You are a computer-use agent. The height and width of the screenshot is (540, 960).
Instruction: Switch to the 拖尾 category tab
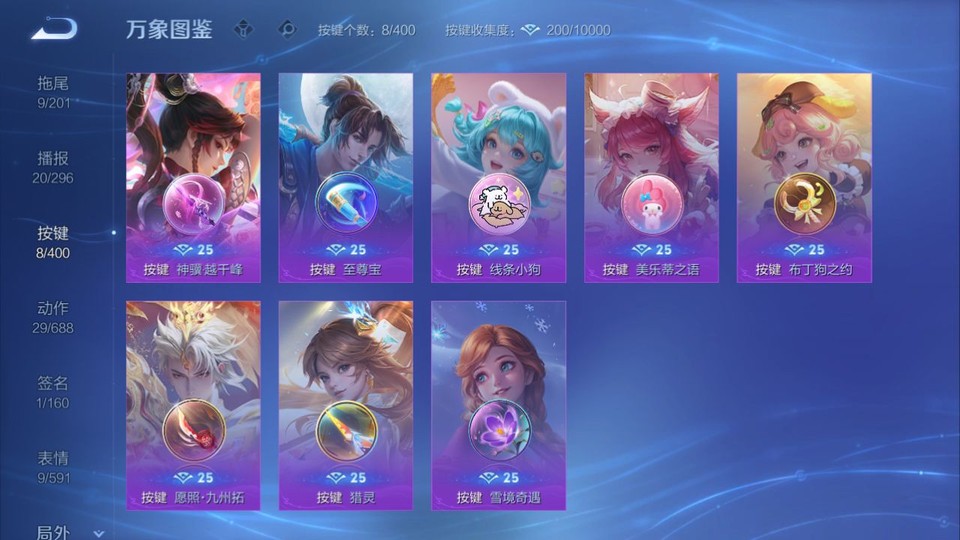click(x=54, y=91)
